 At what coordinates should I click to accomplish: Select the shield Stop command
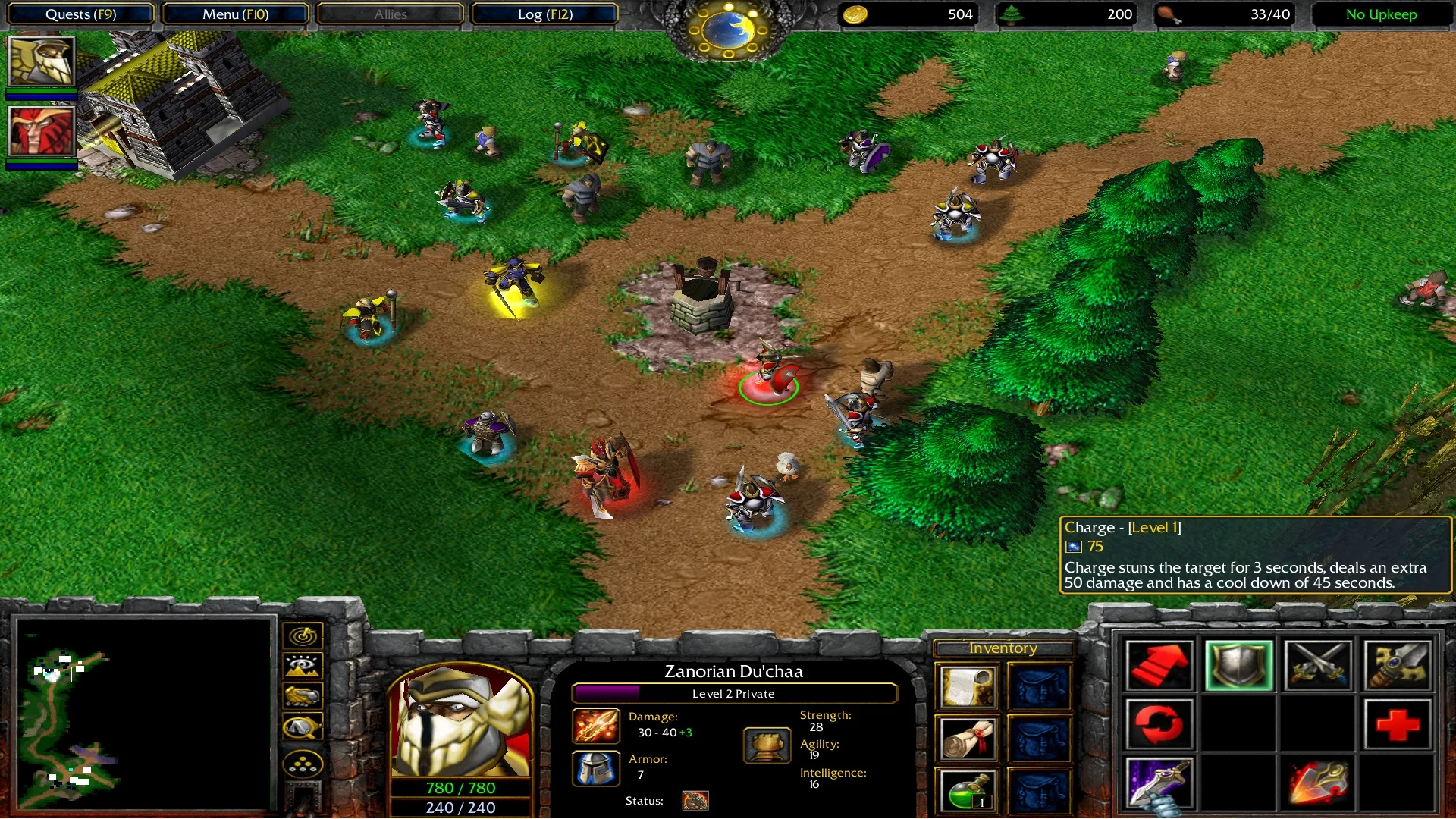tap(1238, 666)
